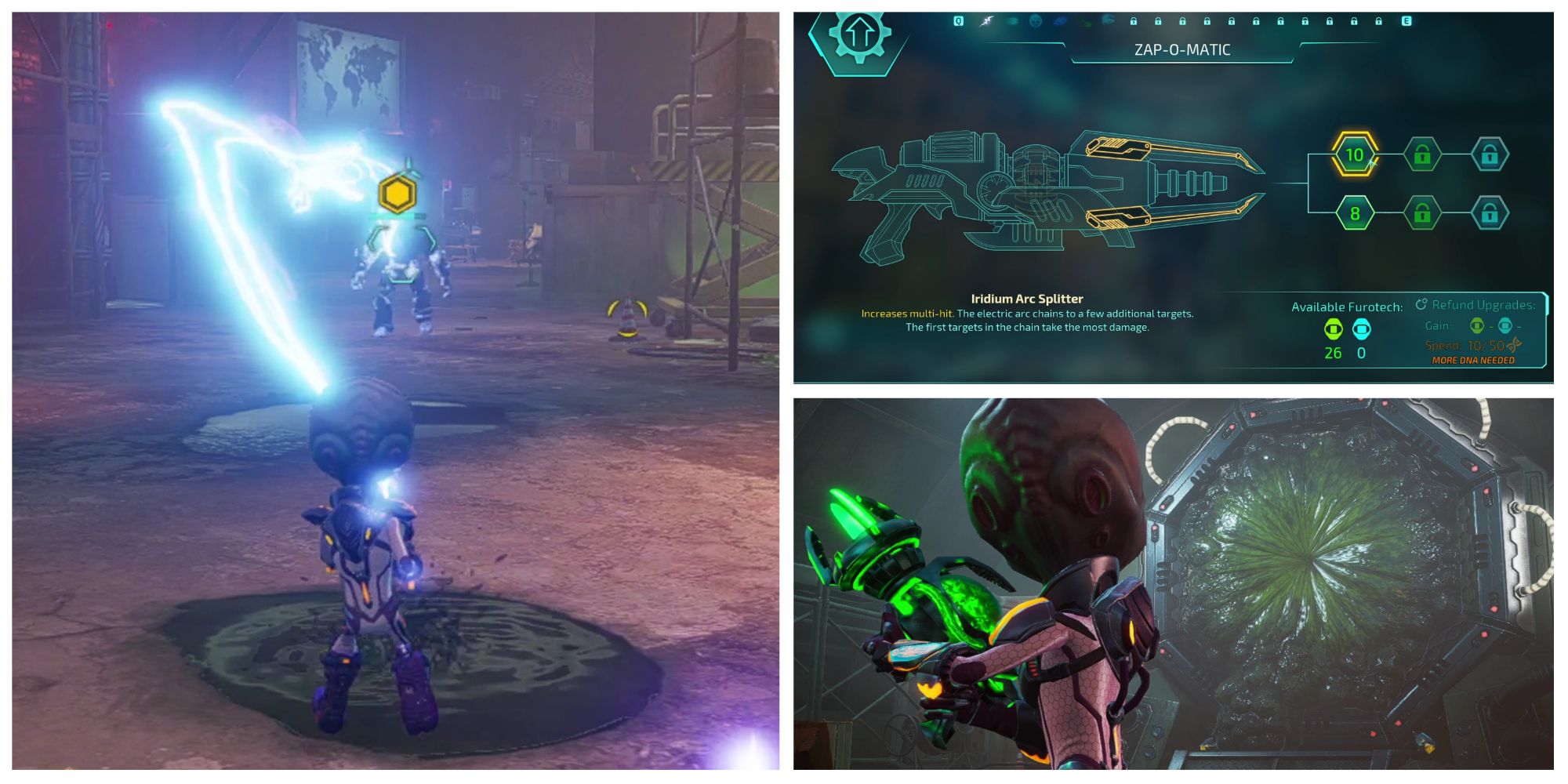Select the disc weapon icon in weapon bar
The image size is (1568, 784).
[1011, 22]
